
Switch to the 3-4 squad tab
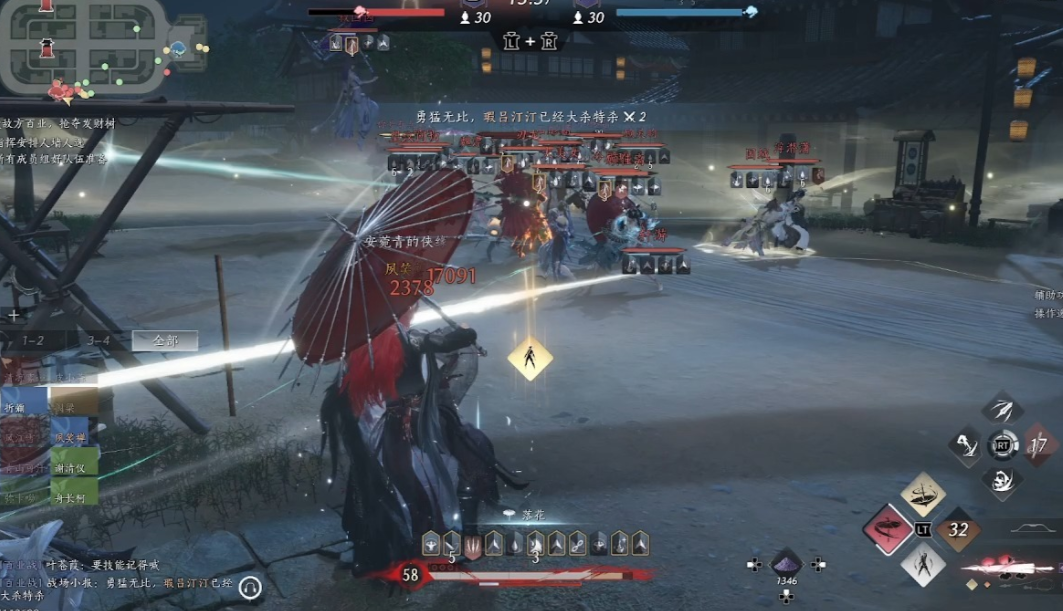tap(98, 341)
